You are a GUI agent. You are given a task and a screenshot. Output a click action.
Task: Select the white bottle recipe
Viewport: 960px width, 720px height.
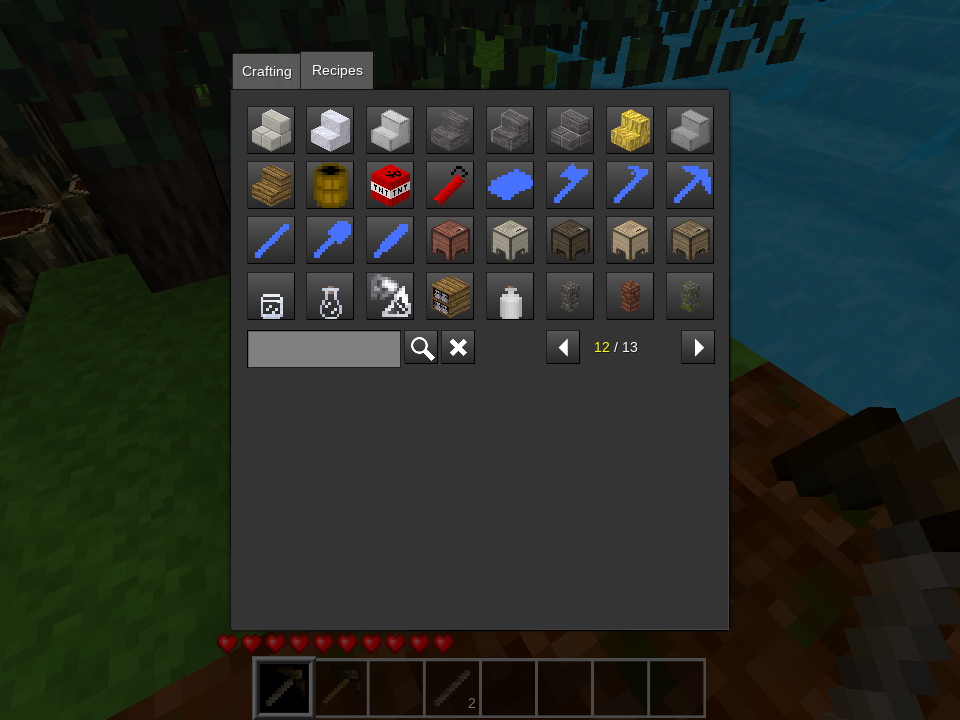point(510,297)
